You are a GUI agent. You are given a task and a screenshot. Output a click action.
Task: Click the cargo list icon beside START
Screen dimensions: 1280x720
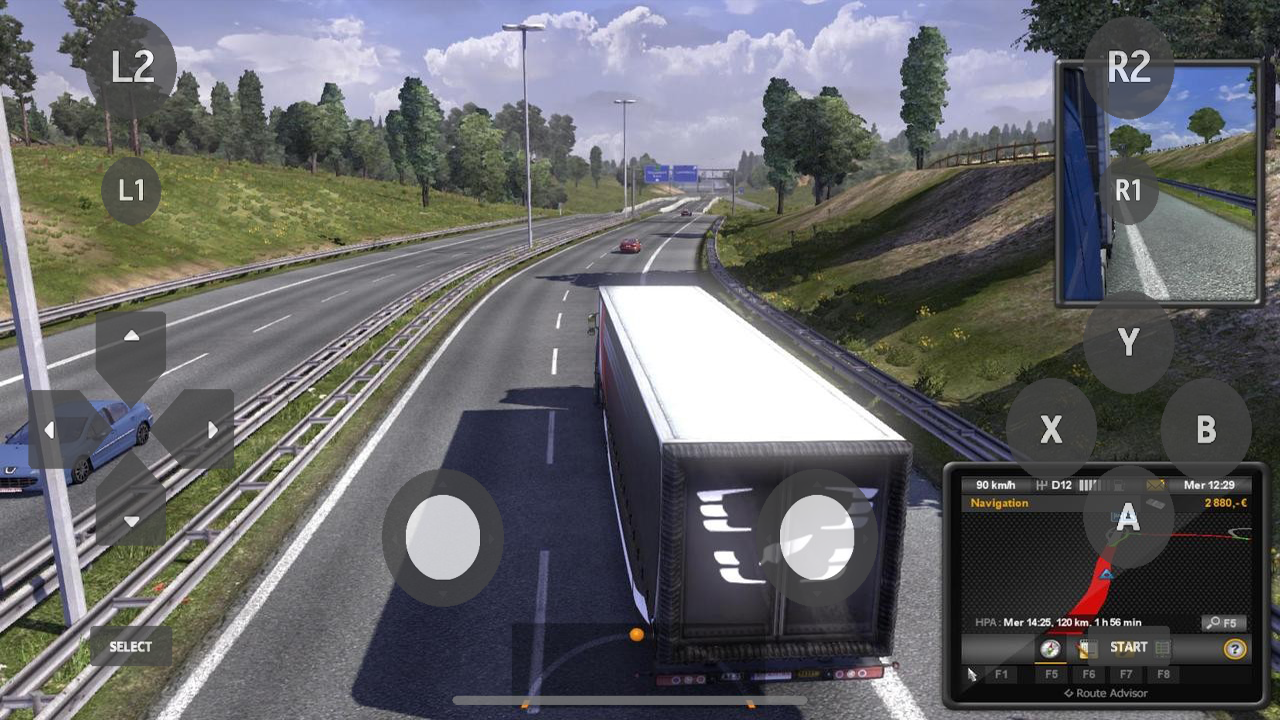tap(1162, 648)
